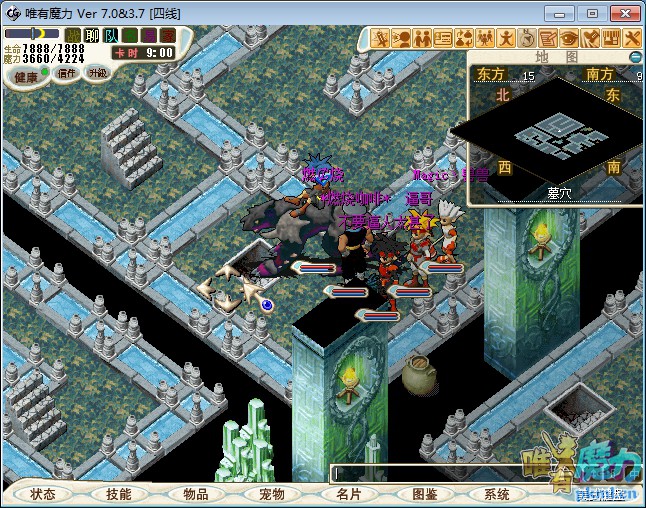Open the 图鉴 album menu
The image size is (646, 508).
click(424, 494)
